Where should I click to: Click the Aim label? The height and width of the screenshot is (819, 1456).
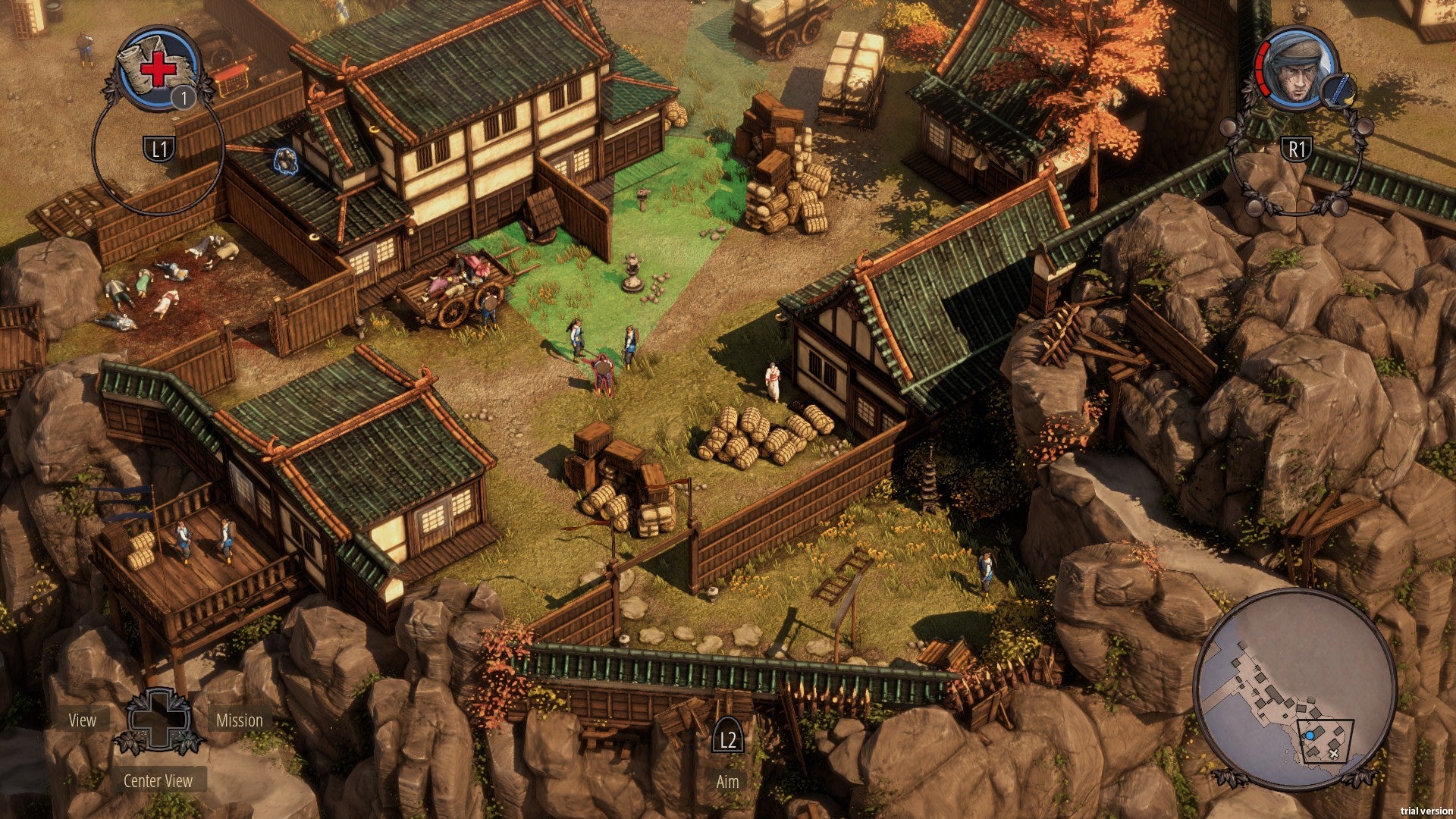(727, 782)
